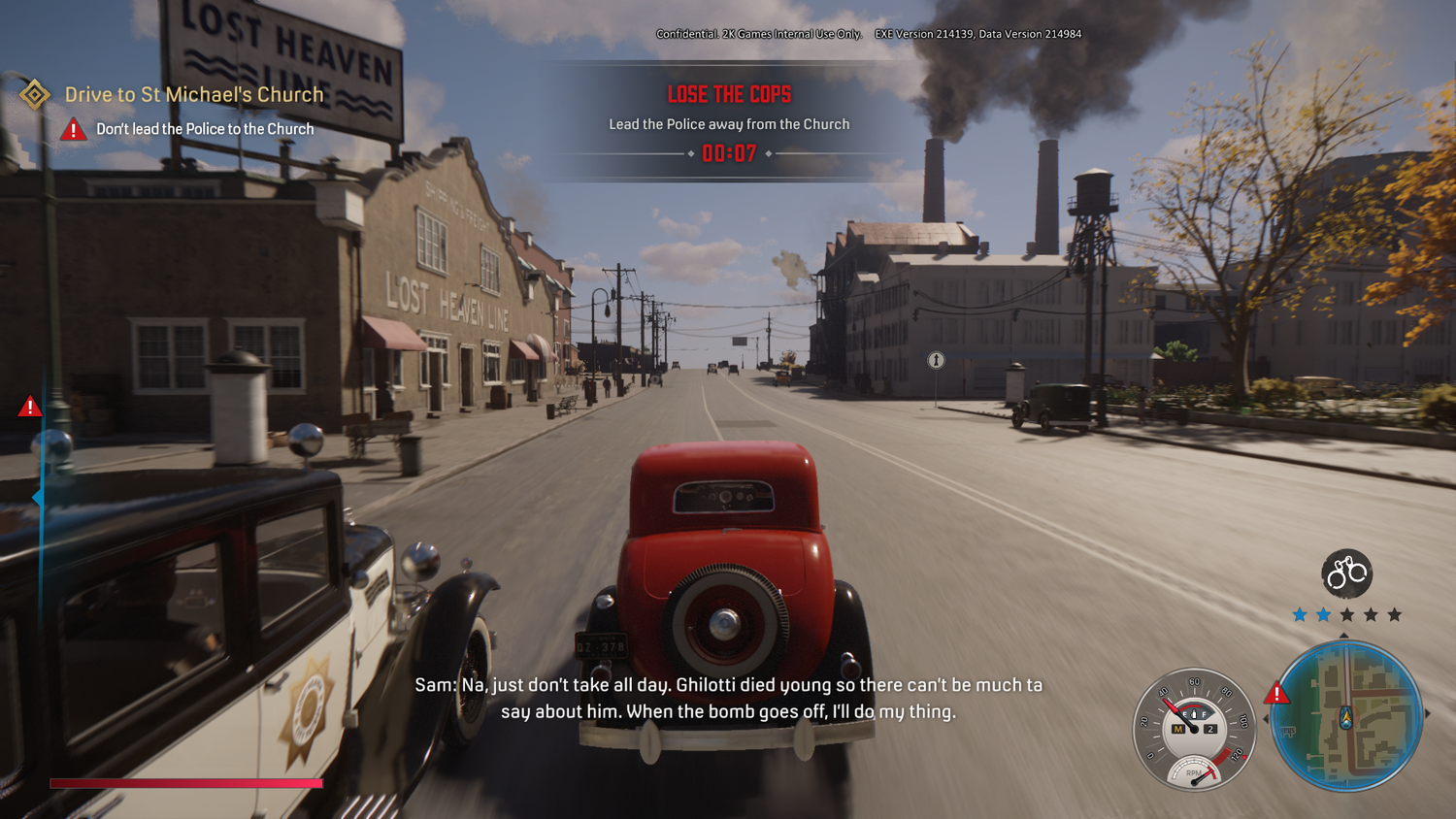Screen dimensions: 1456x819
Task: Click the gold diamond objective marker icon
Action: pos(35,94)
